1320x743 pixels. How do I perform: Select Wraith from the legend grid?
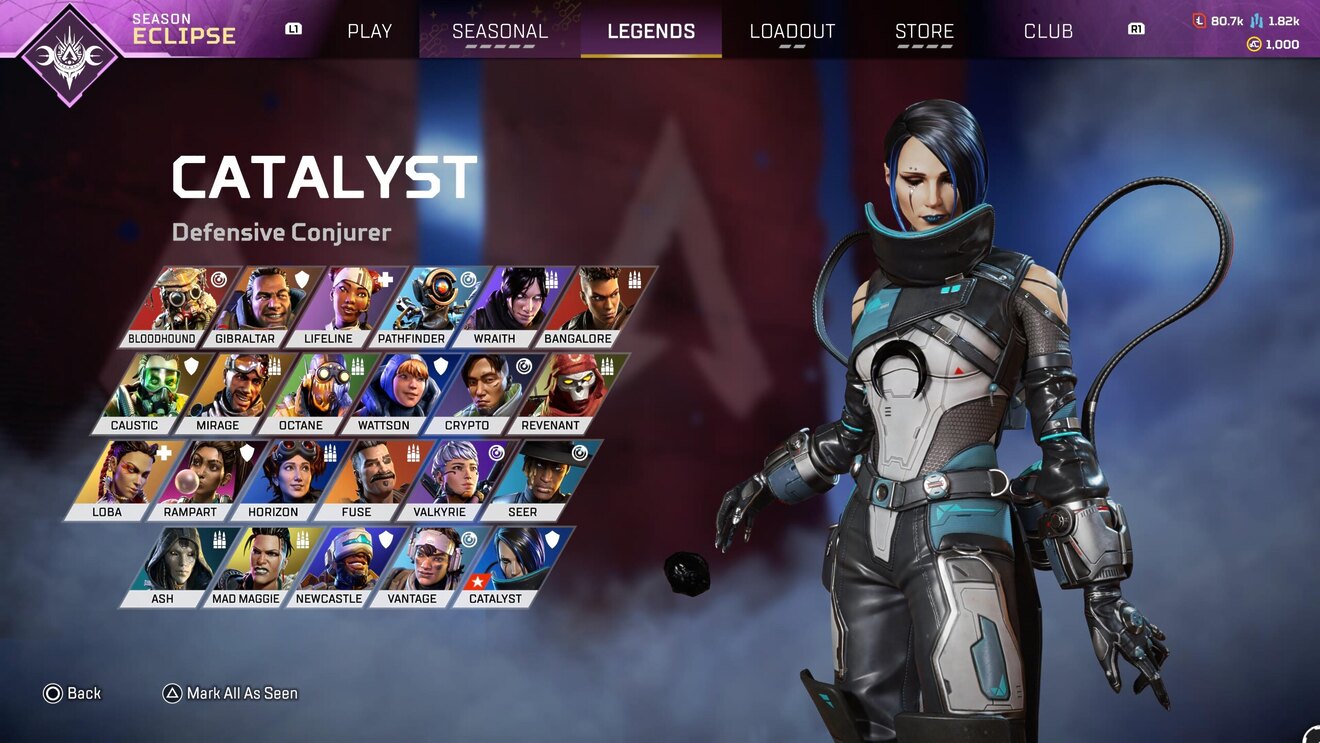click(x=510, y=300)
